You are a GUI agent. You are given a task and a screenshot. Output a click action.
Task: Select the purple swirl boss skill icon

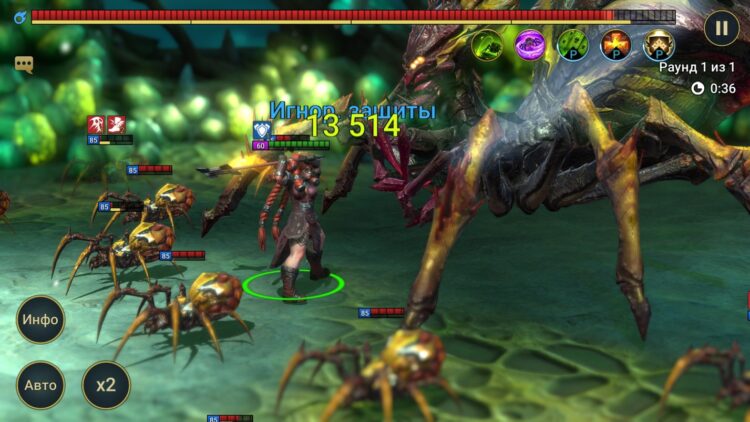pos(530,44)
